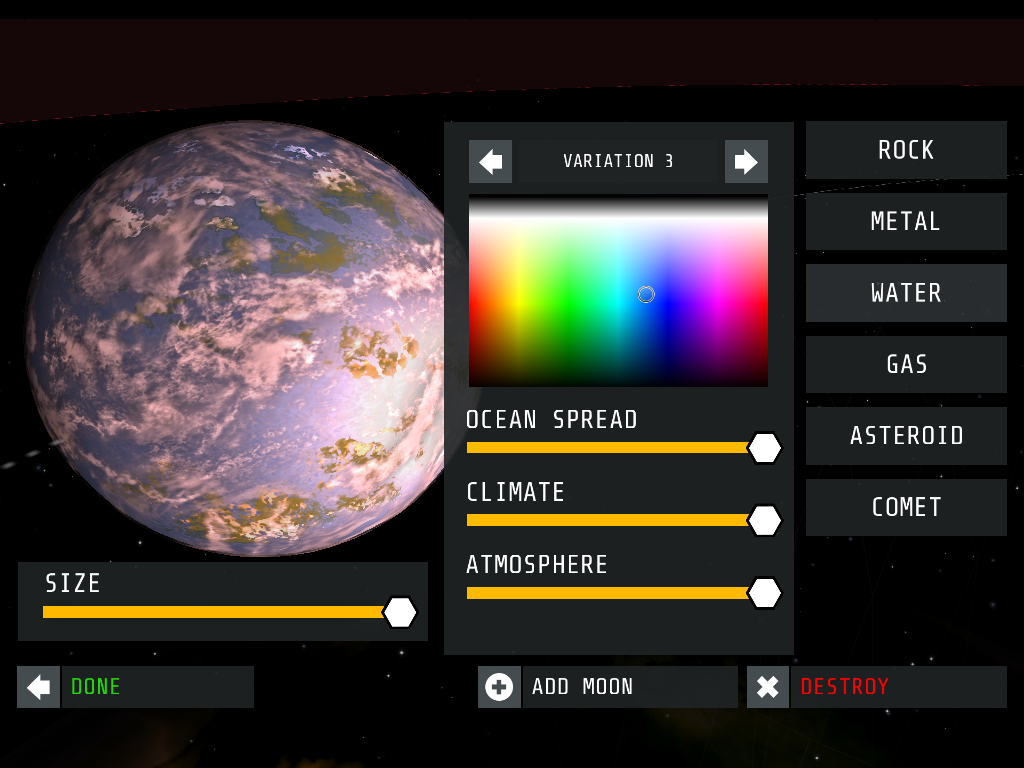Click the color picker gradient field
The image size is (1024, 768).
coord(618,291)
